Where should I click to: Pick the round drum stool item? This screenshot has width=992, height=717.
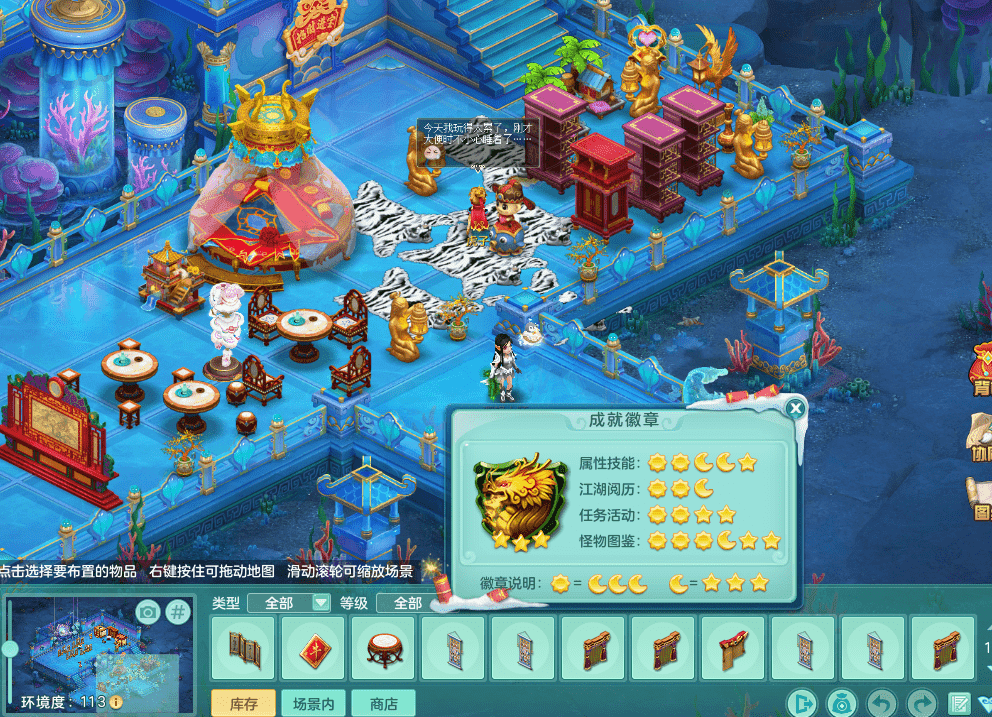pyautogui.click(x=384, y=649)
